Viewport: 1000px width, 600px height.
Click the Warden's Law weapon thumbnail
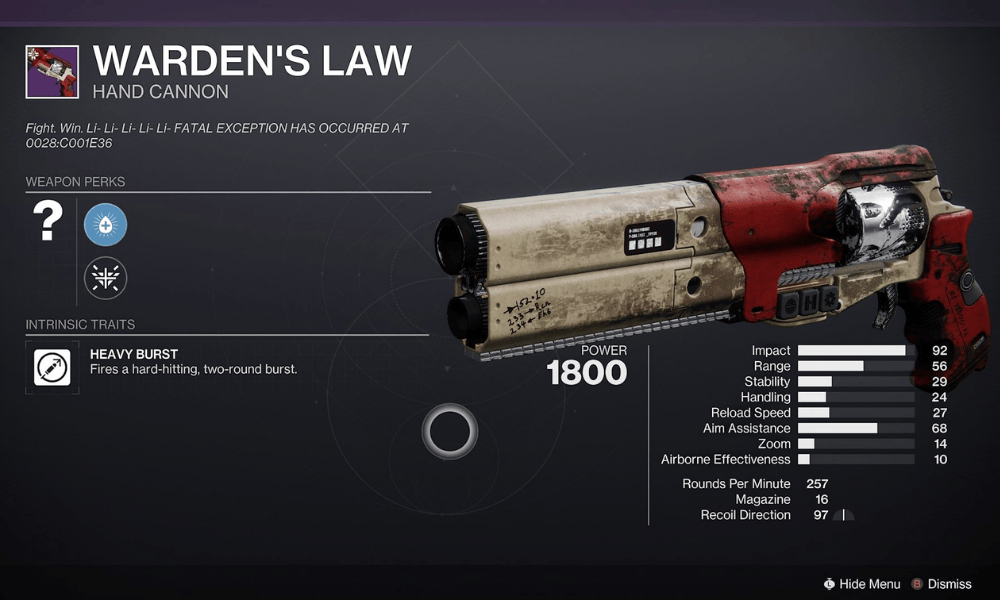pos(52,71)
